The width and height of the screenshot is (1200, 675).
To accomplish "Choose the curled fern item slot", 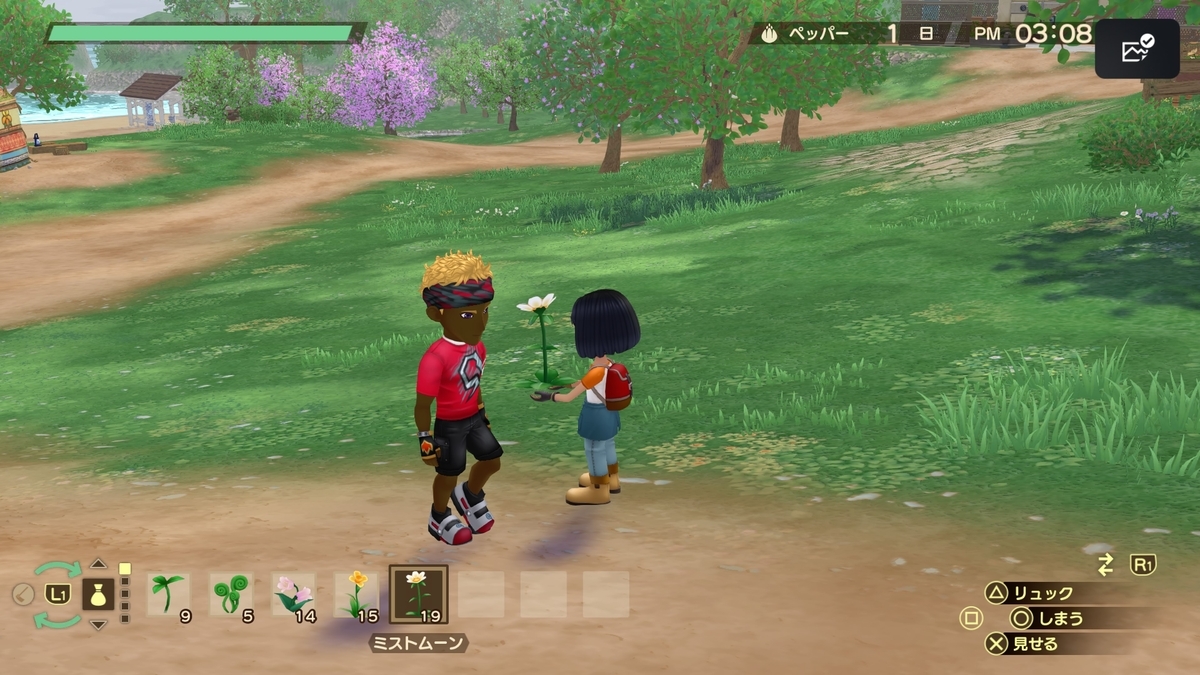I will [230, 594].
